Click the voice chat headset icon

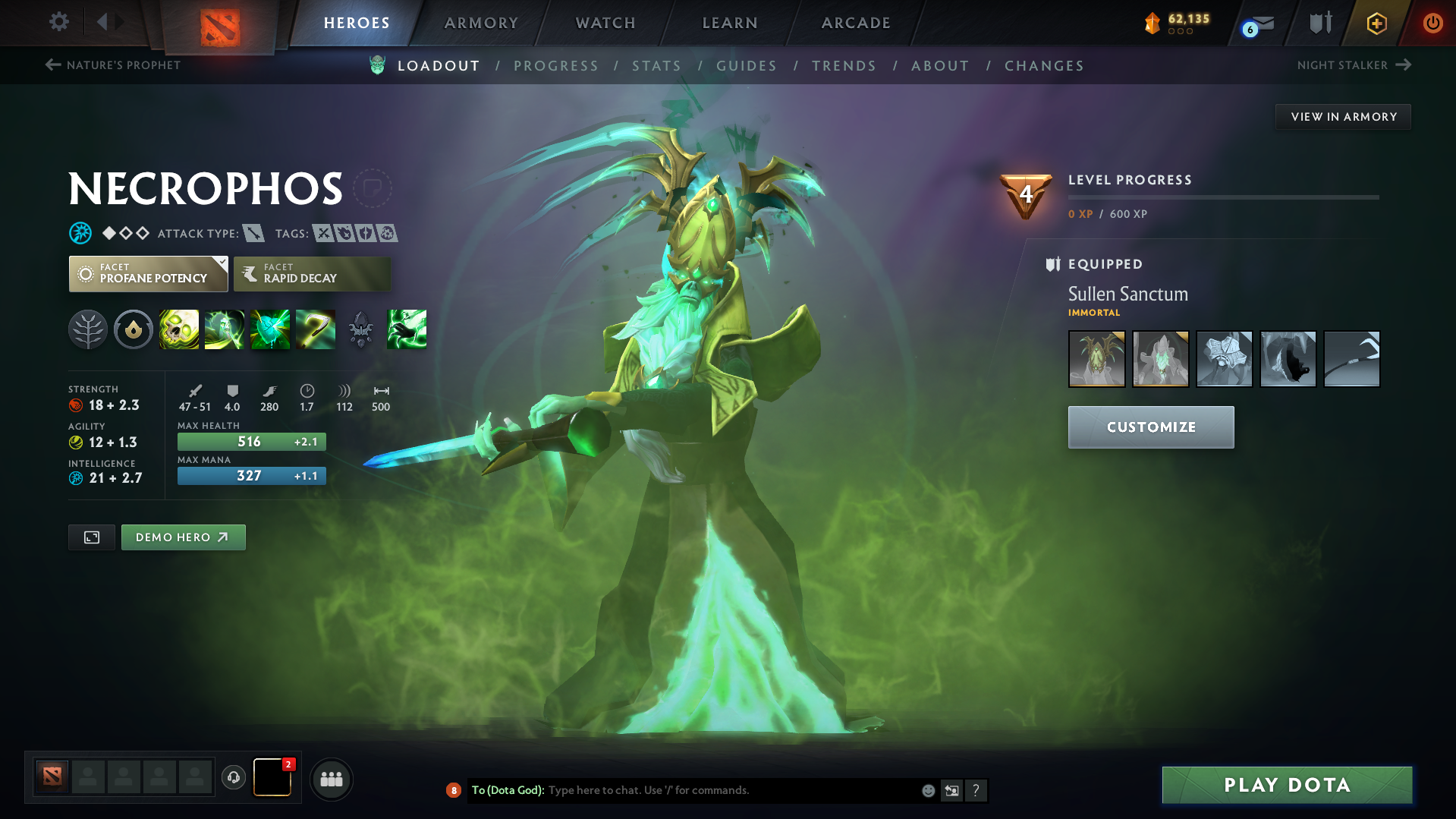coord(234,779)
